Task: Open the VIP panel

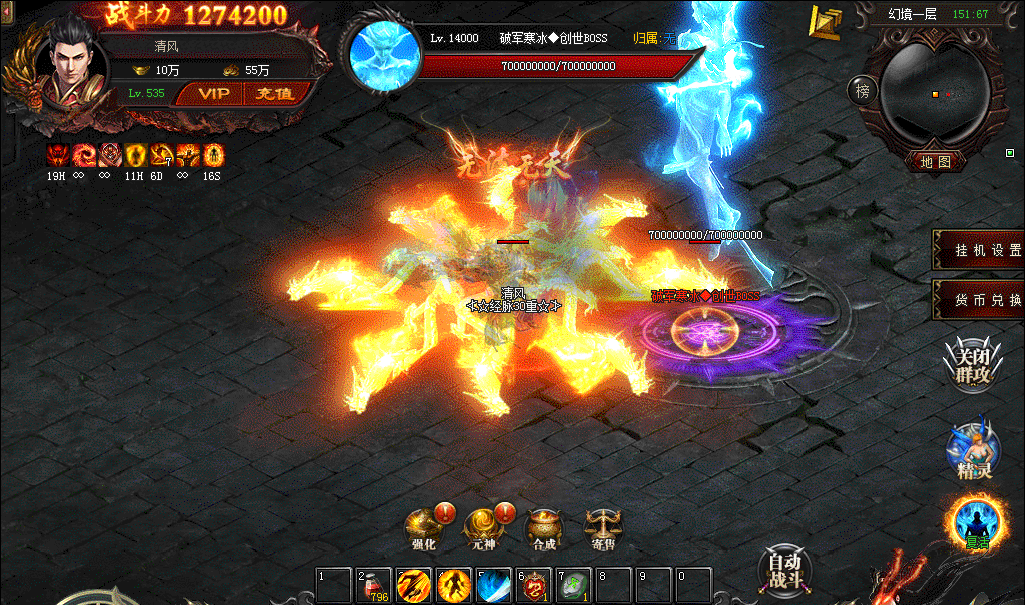Action: (213, 94)
